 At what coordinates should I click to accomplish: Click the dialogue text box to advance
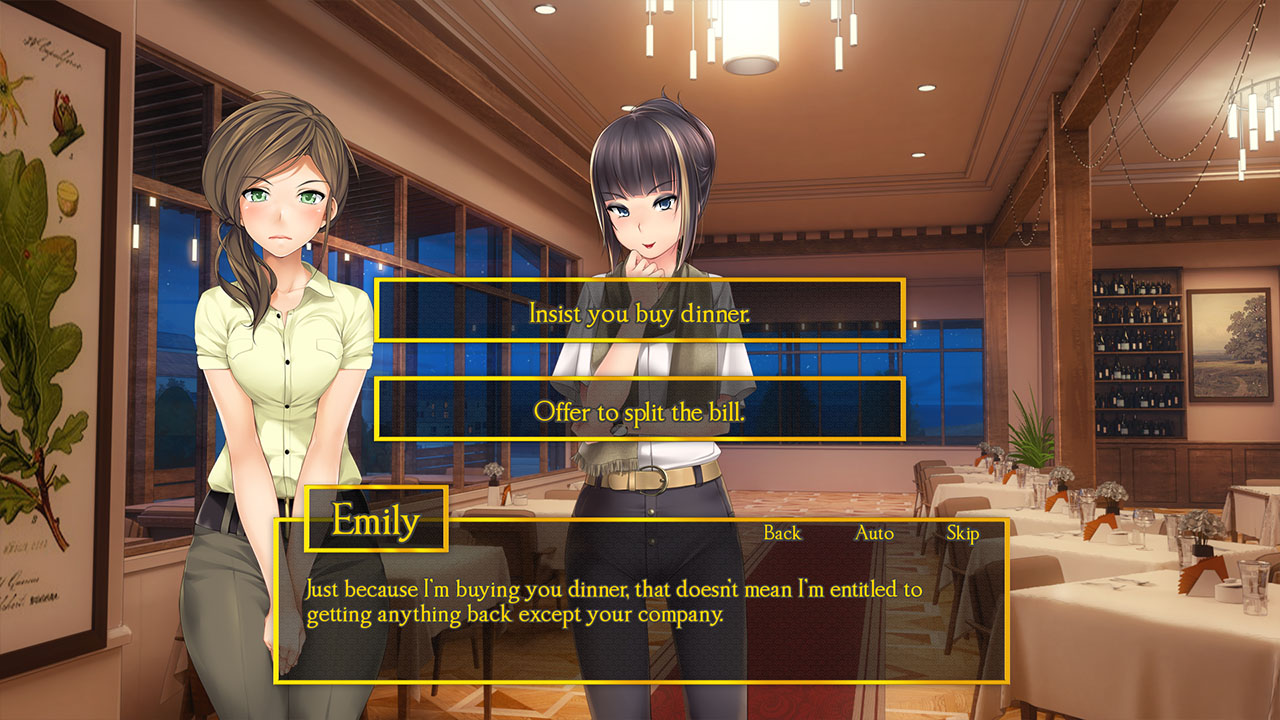pyautogui.click(x=640, y=620)
